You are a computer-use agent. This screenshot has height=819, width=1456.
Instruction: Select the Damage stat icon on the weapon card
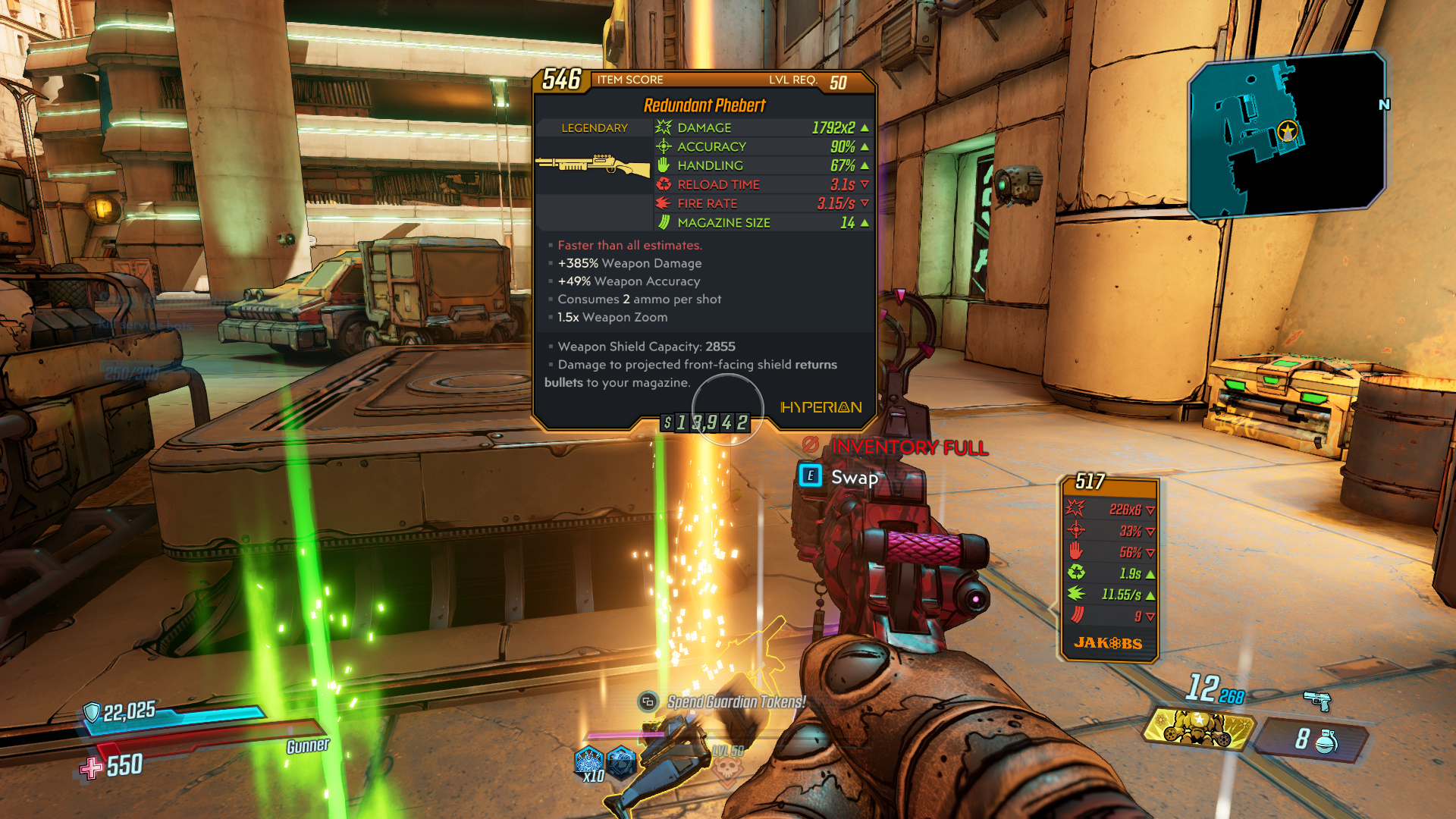pos(664,127)
